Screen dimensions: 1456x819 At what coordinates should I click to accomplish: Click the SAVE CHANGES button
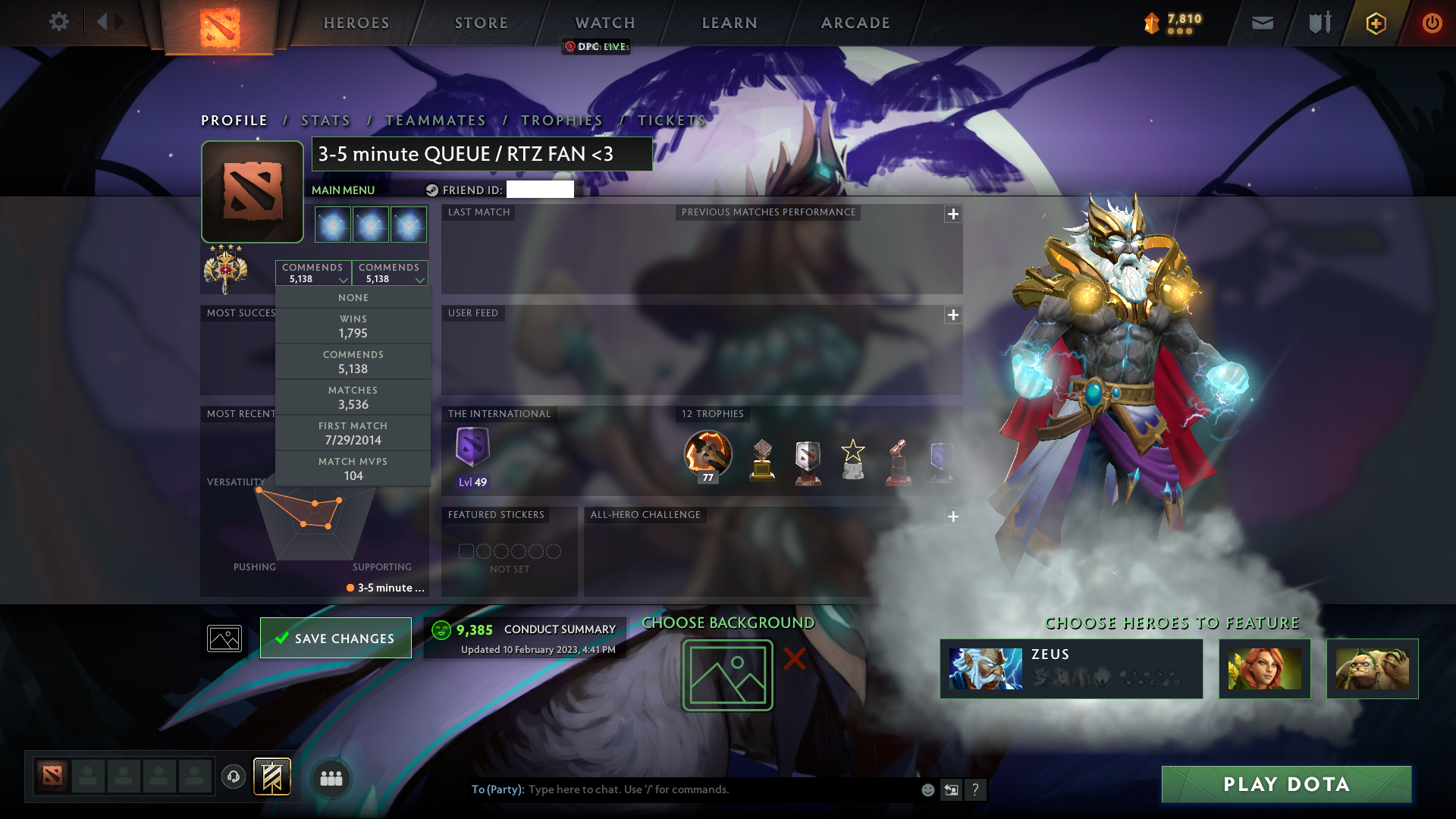tap(335, 638)
